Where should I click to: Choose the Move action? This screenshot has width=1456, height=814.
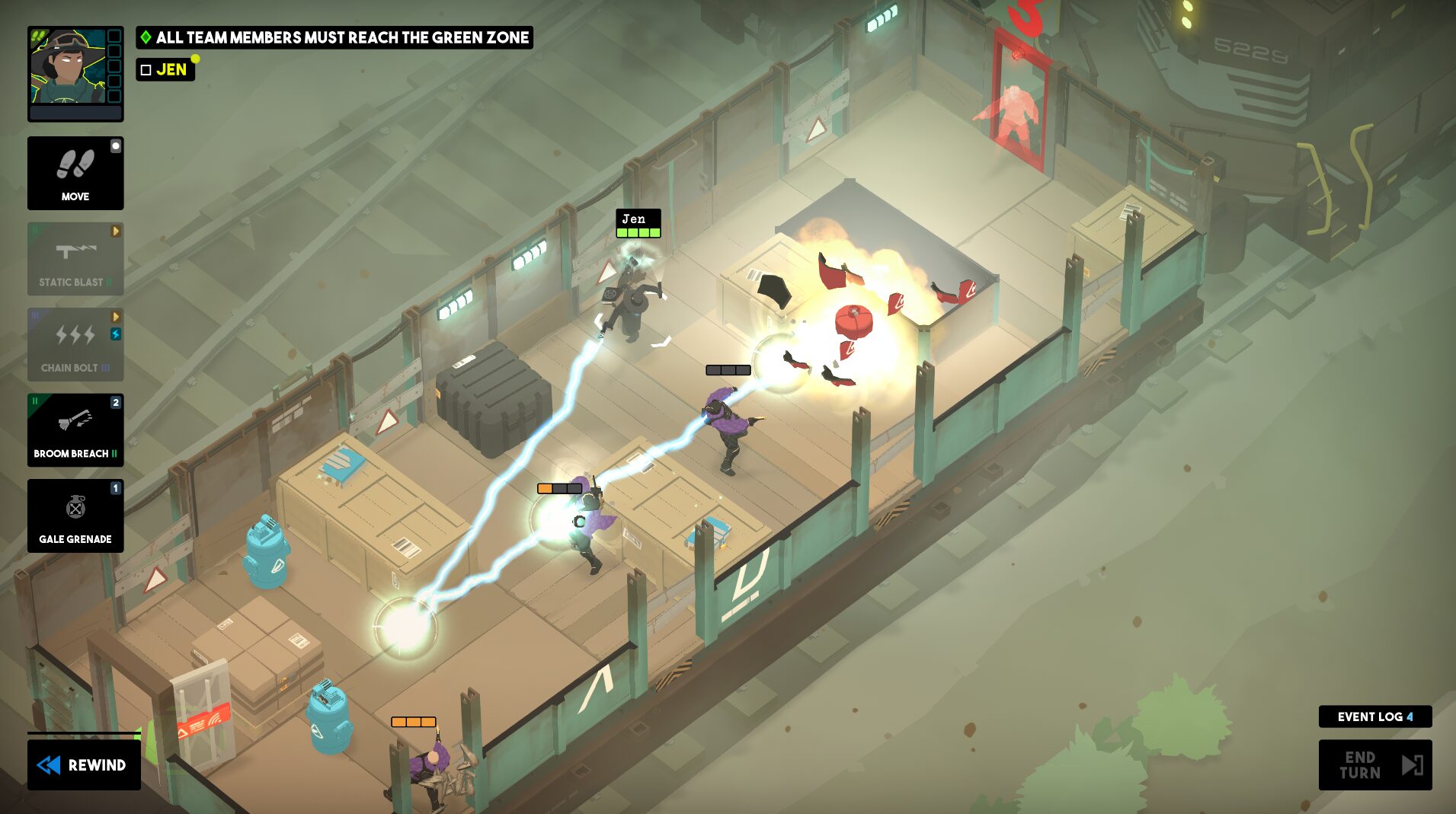[x=75, y=174]
